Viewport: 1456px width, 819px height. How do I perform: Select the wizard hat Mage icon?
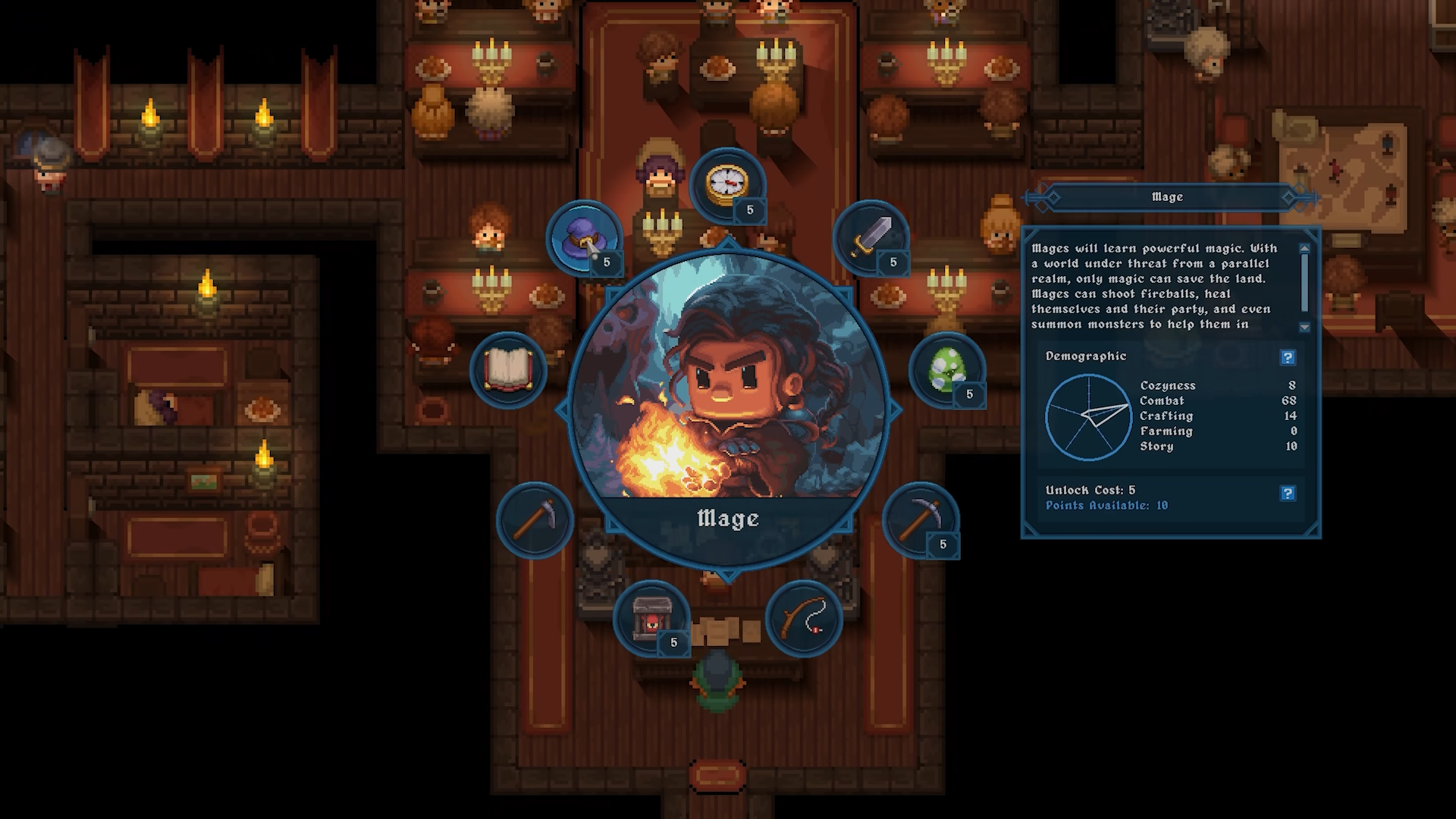[x=583, y=238]
